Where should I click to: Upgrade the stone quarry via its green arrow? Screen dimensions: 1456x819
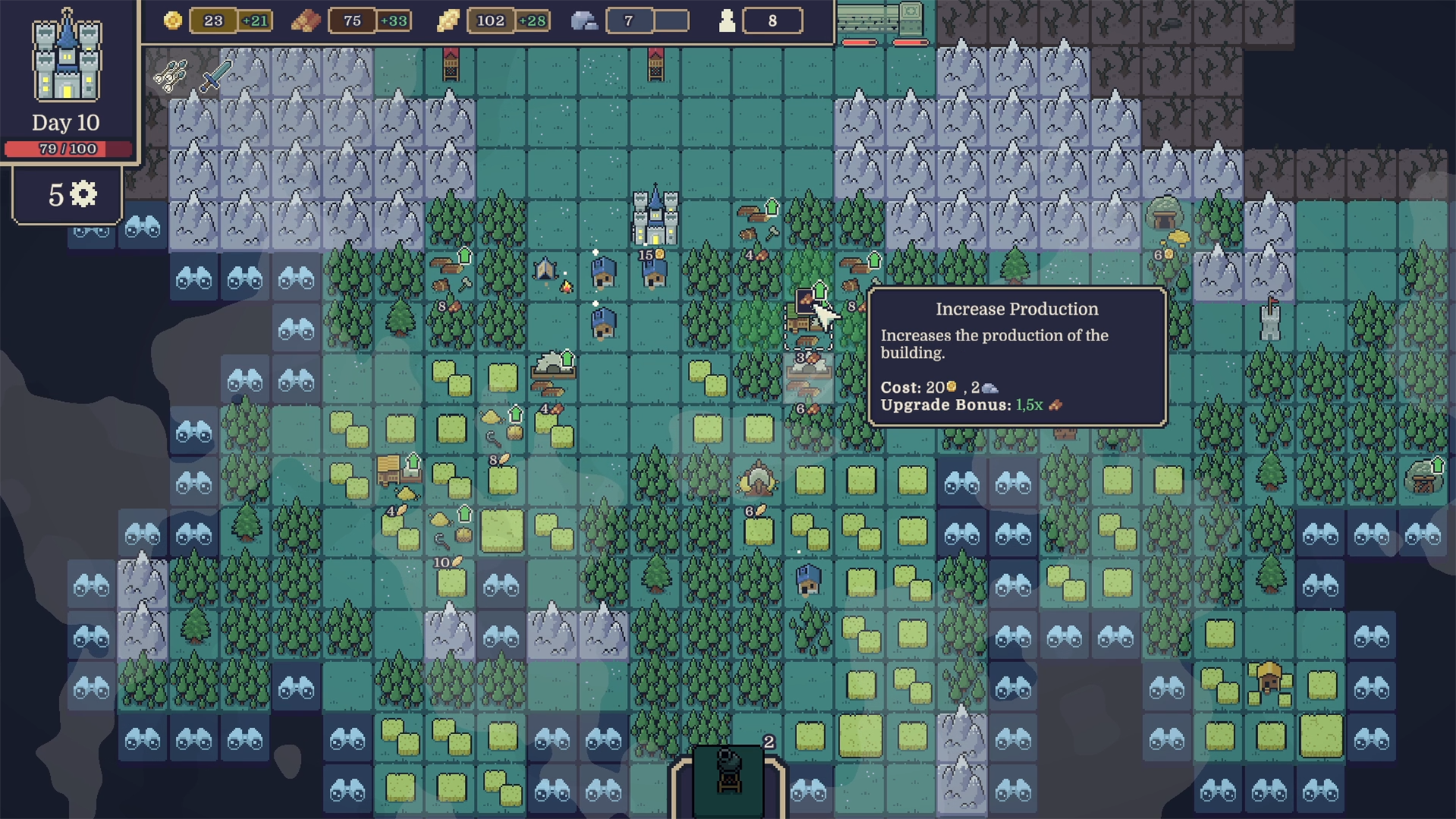pyautogui.click(x=567, y=358)
